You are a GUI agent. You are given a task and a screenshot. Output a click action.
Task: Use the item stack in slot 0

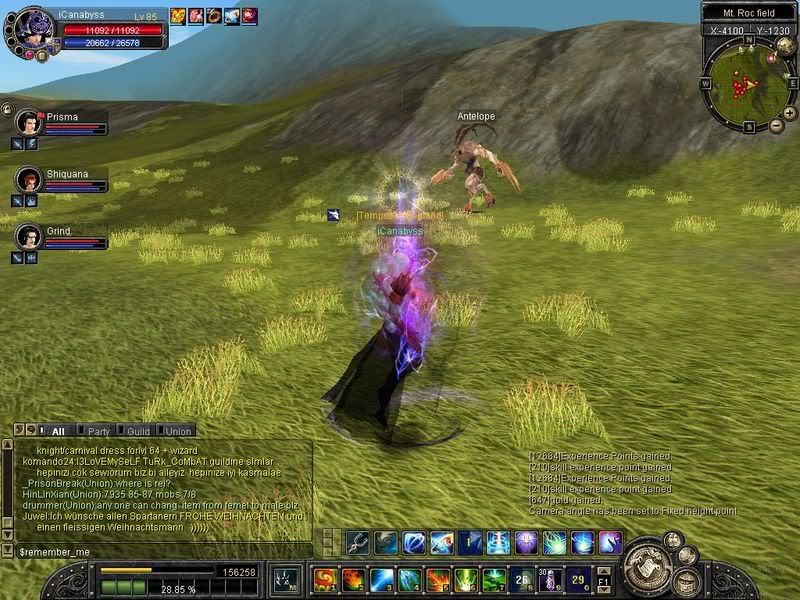[x=578, y=579]
